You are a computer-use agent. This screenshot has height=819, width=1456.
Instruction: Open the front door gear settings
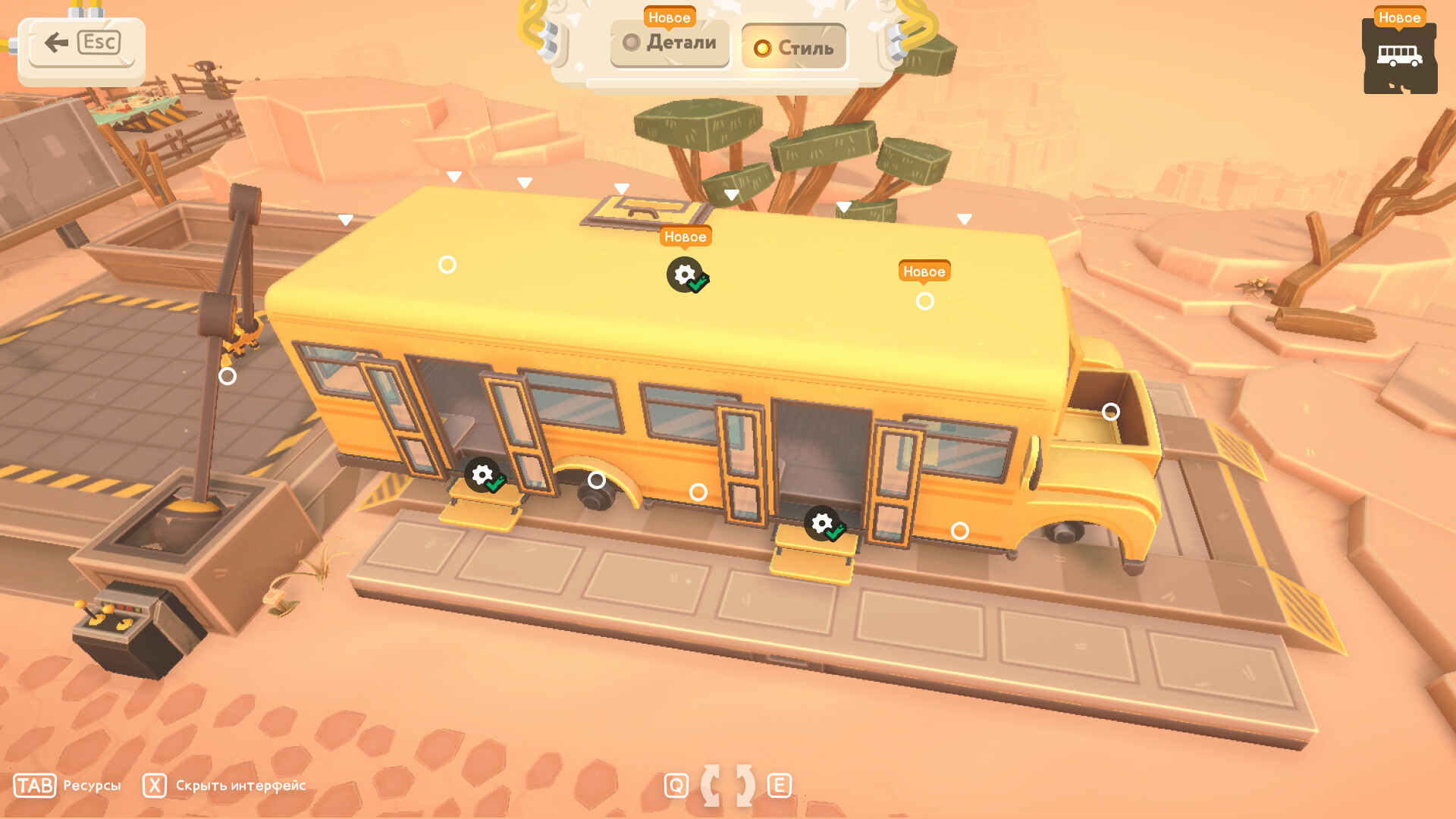coord(822,523)
